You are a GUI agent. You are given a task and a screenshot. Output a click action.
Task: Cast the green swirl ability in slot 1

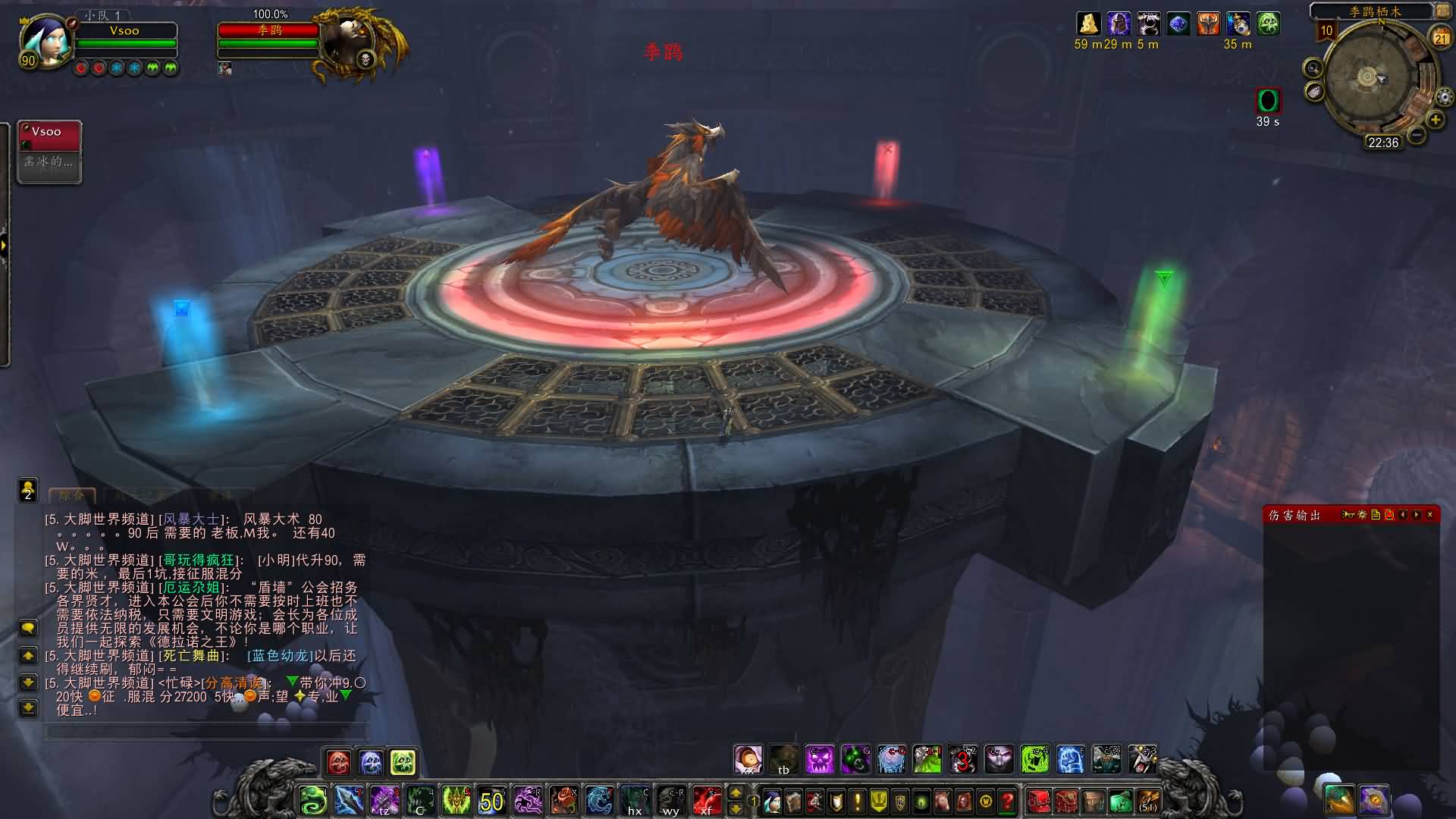click(x=313, y=801)
